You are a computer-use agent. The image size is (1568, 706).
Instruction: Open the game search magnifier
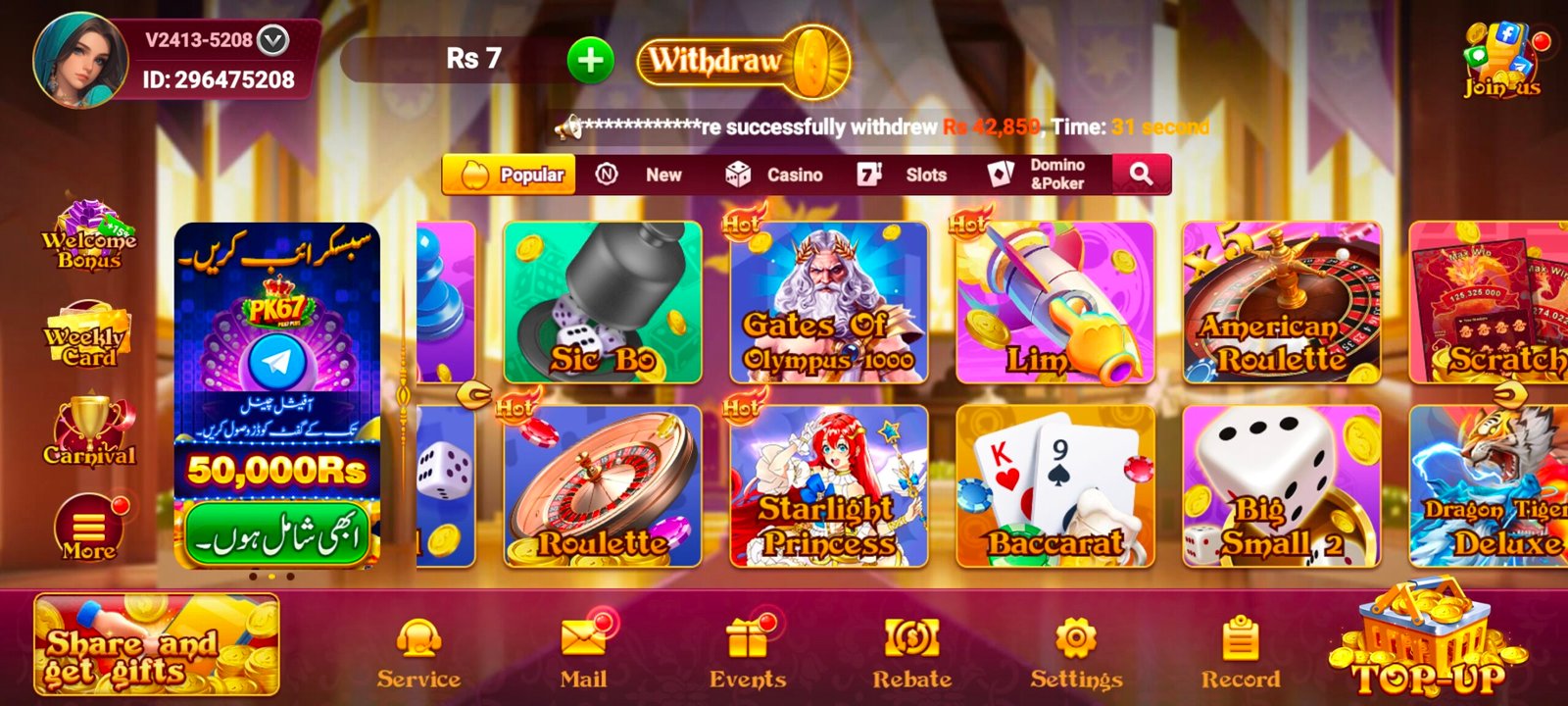(x=1141, y=175)
